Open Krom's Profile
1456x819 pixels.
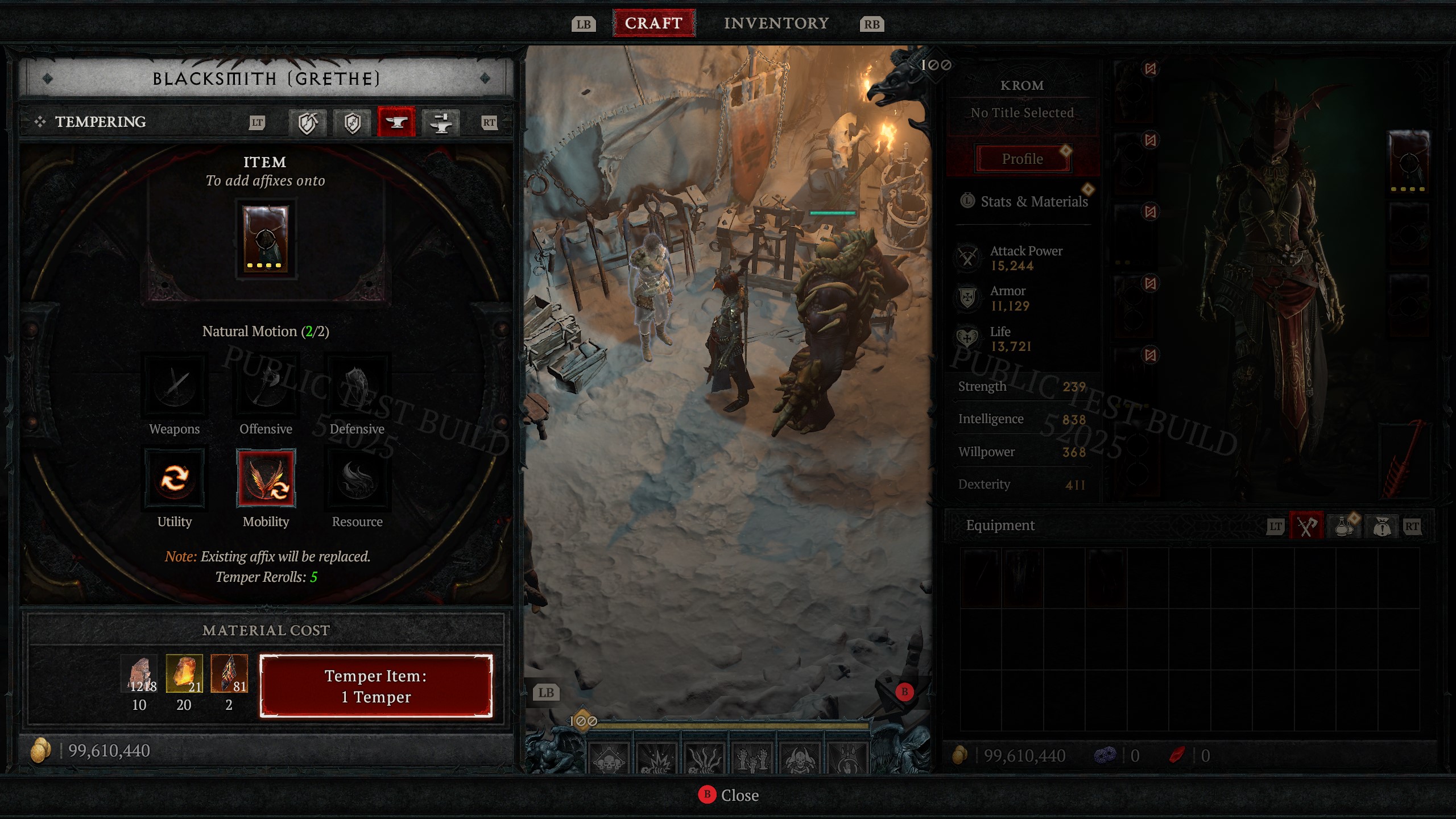(1022, 158)
